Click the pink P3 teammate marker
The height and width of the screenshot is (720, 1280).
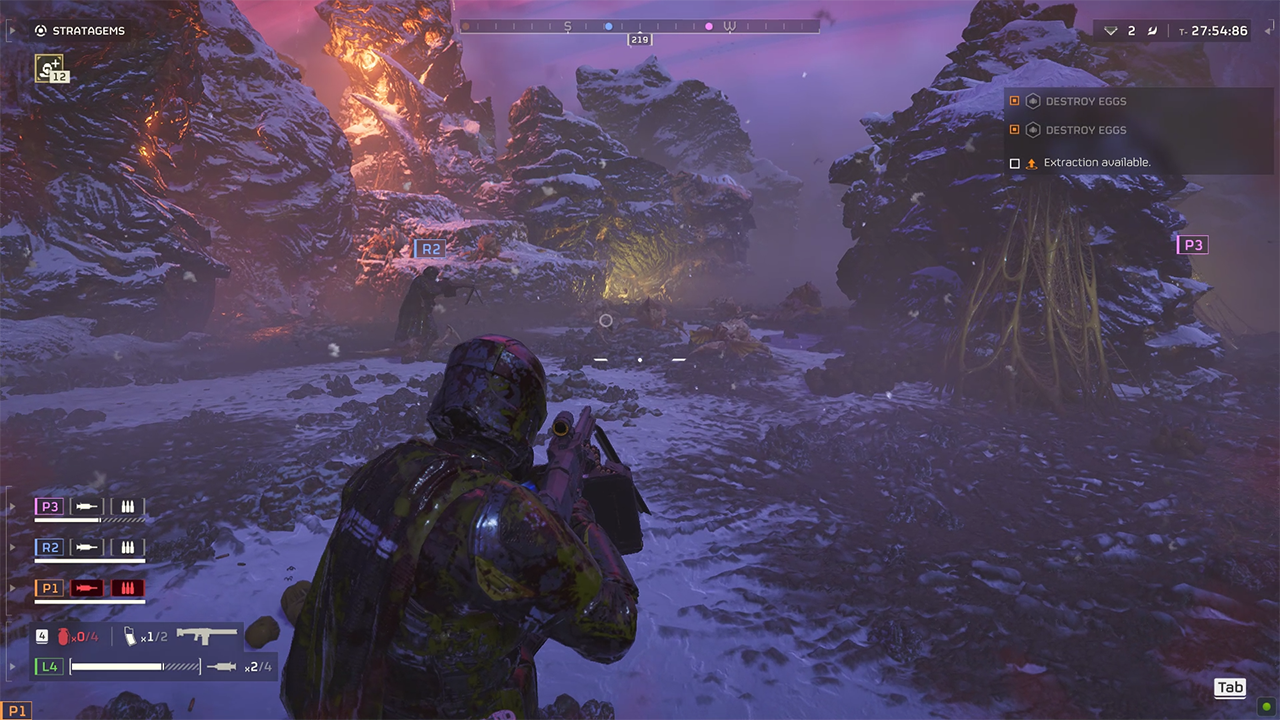coord(1193,245)
